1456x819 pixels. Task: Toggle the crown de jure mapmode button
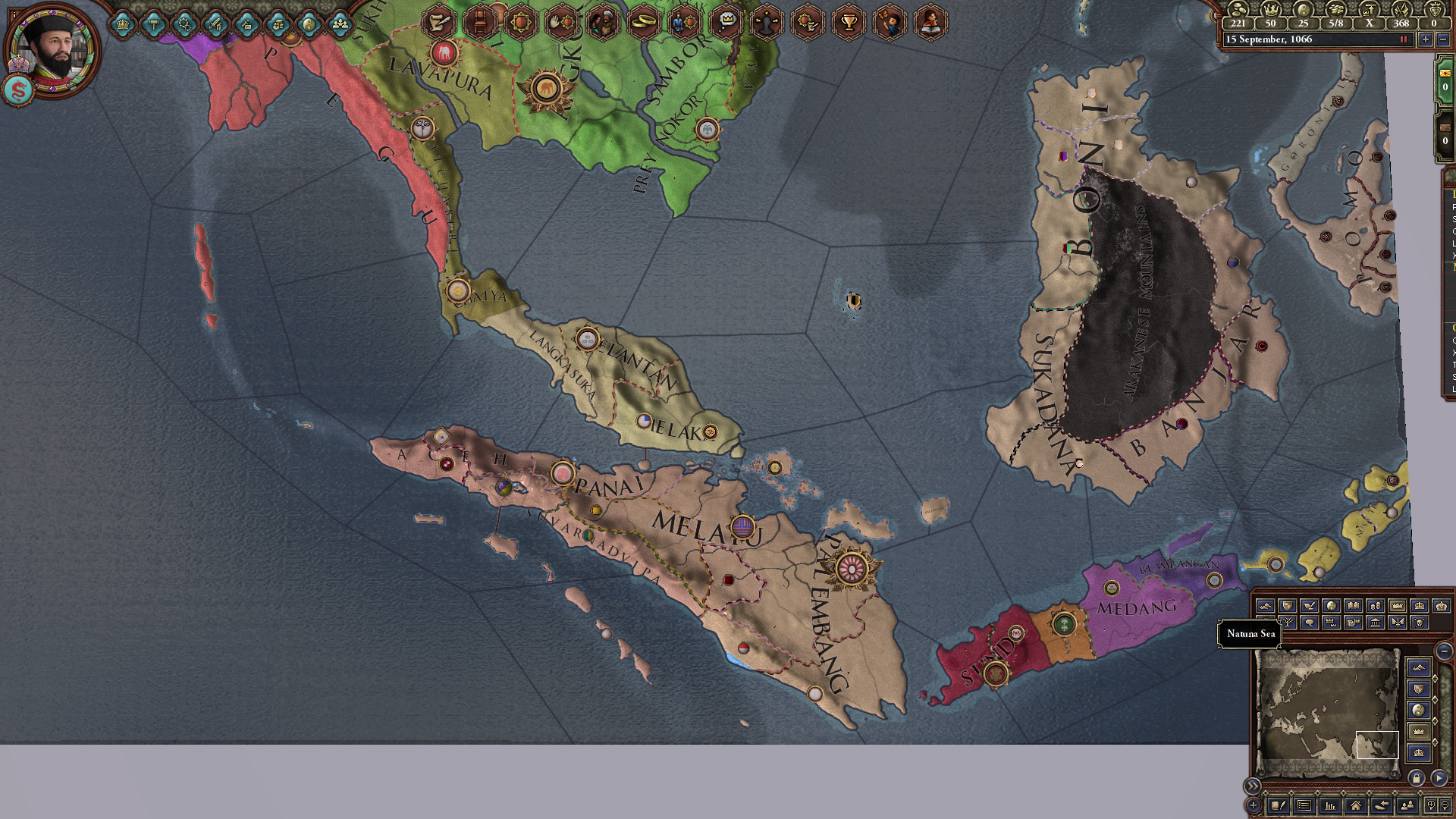(x=1397, y=606)
